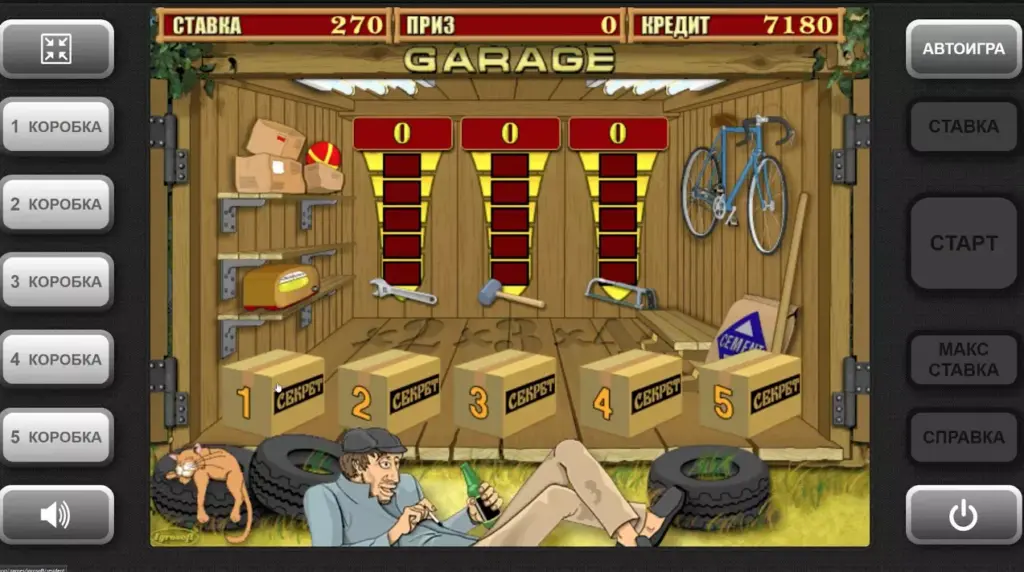
Task: Start the spin with СТАРТ
Action: click(x=963, y=243)
